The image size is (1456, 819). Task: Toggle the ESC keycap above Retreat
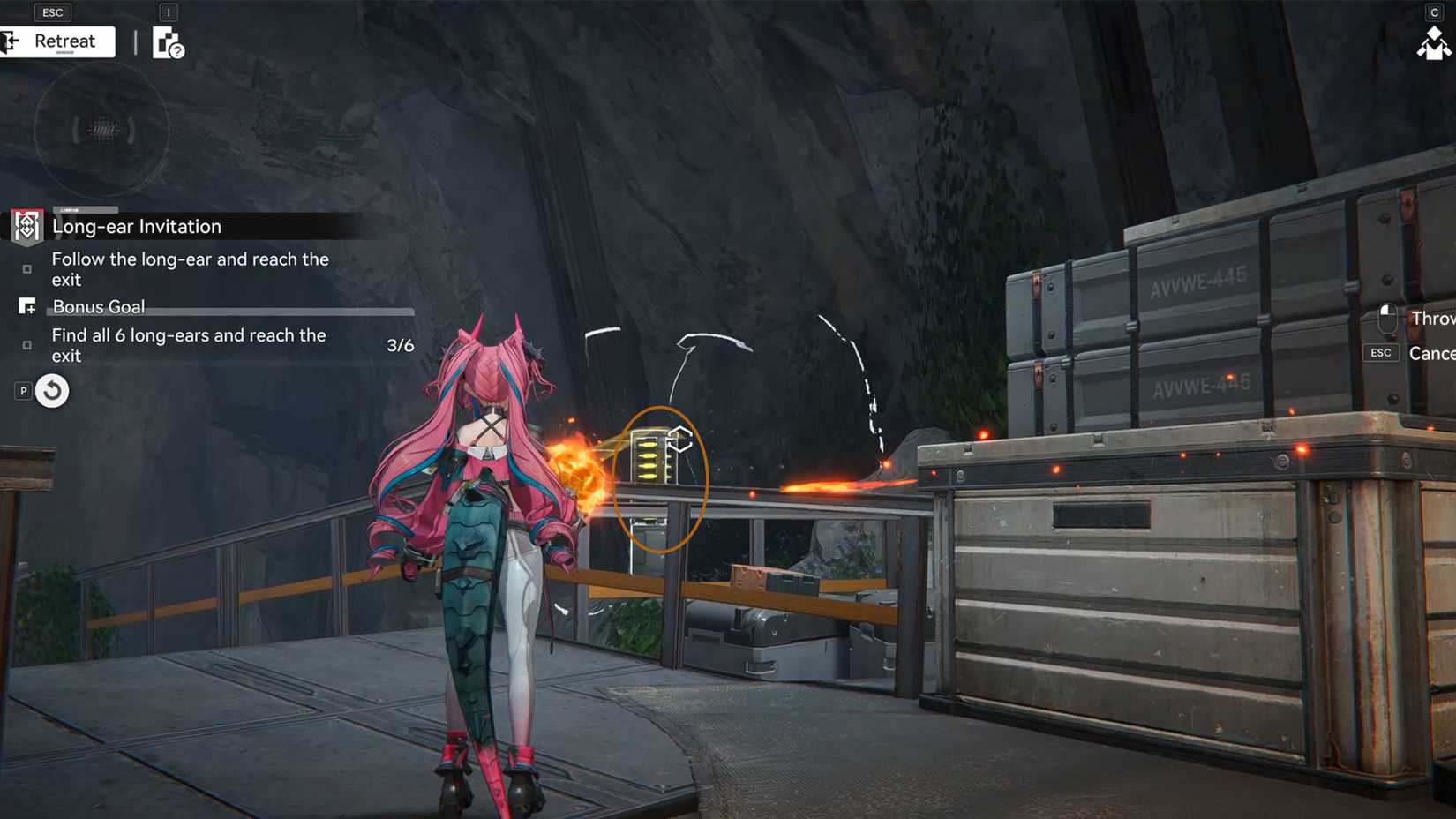[x=51, y=11]
